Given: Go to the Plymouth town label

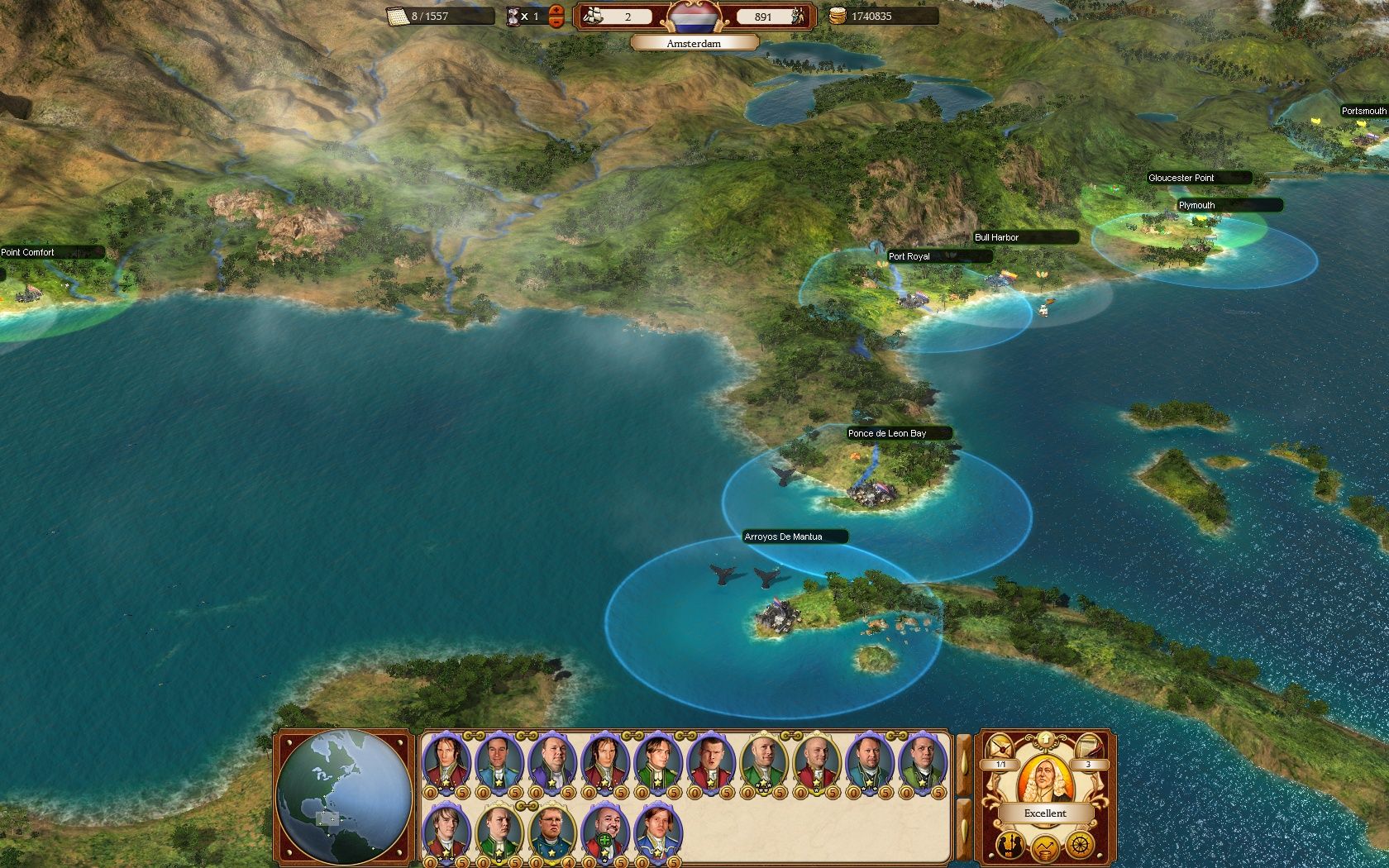Looking at the screenshot, I should point(1197,205).
